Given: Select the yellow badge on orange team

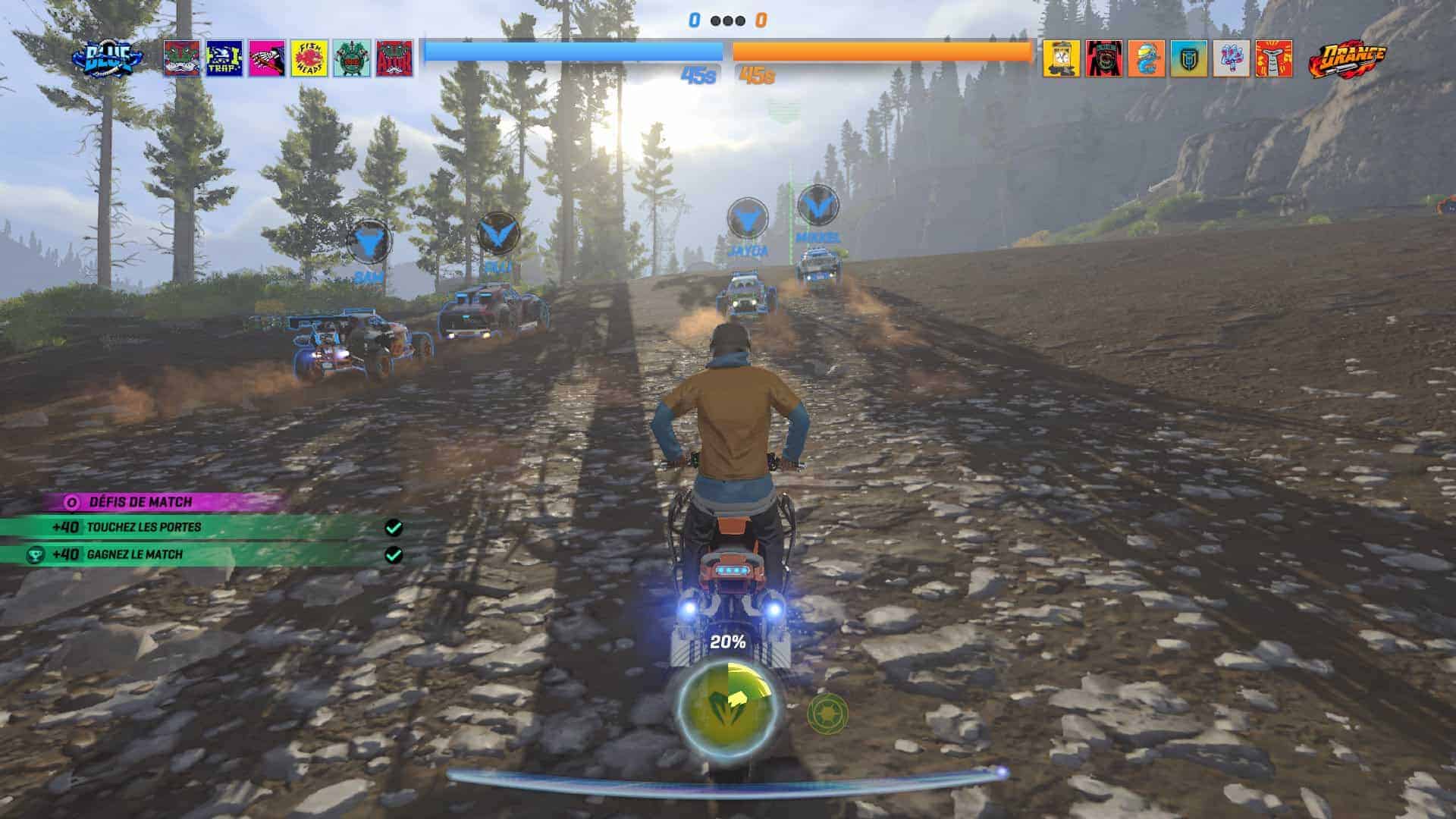Looking at the screenshot, I should (x=1061, y=58).
